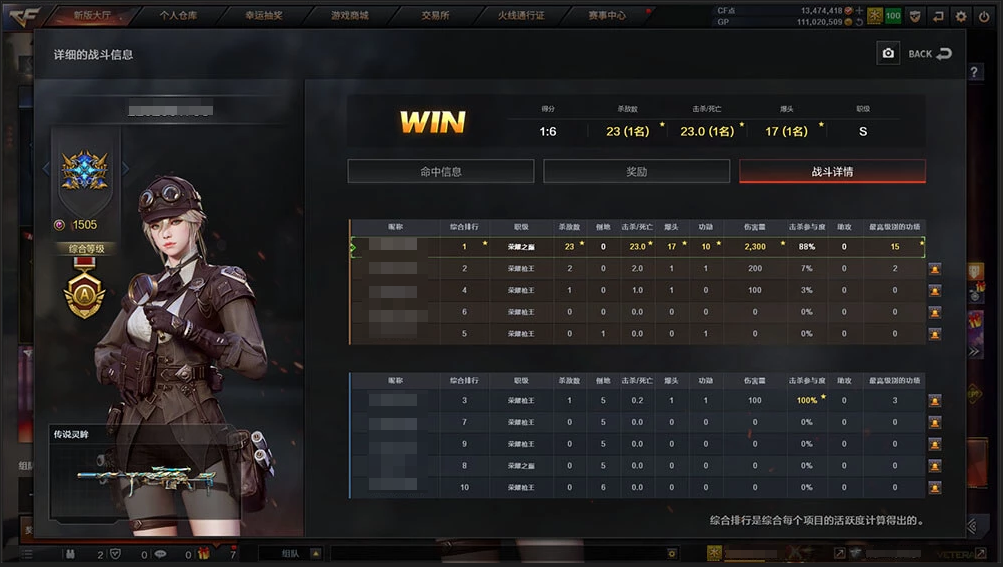Click the power icon to exit
Image resolution: width=1003 pixels, height=567 pixels.
984,16
